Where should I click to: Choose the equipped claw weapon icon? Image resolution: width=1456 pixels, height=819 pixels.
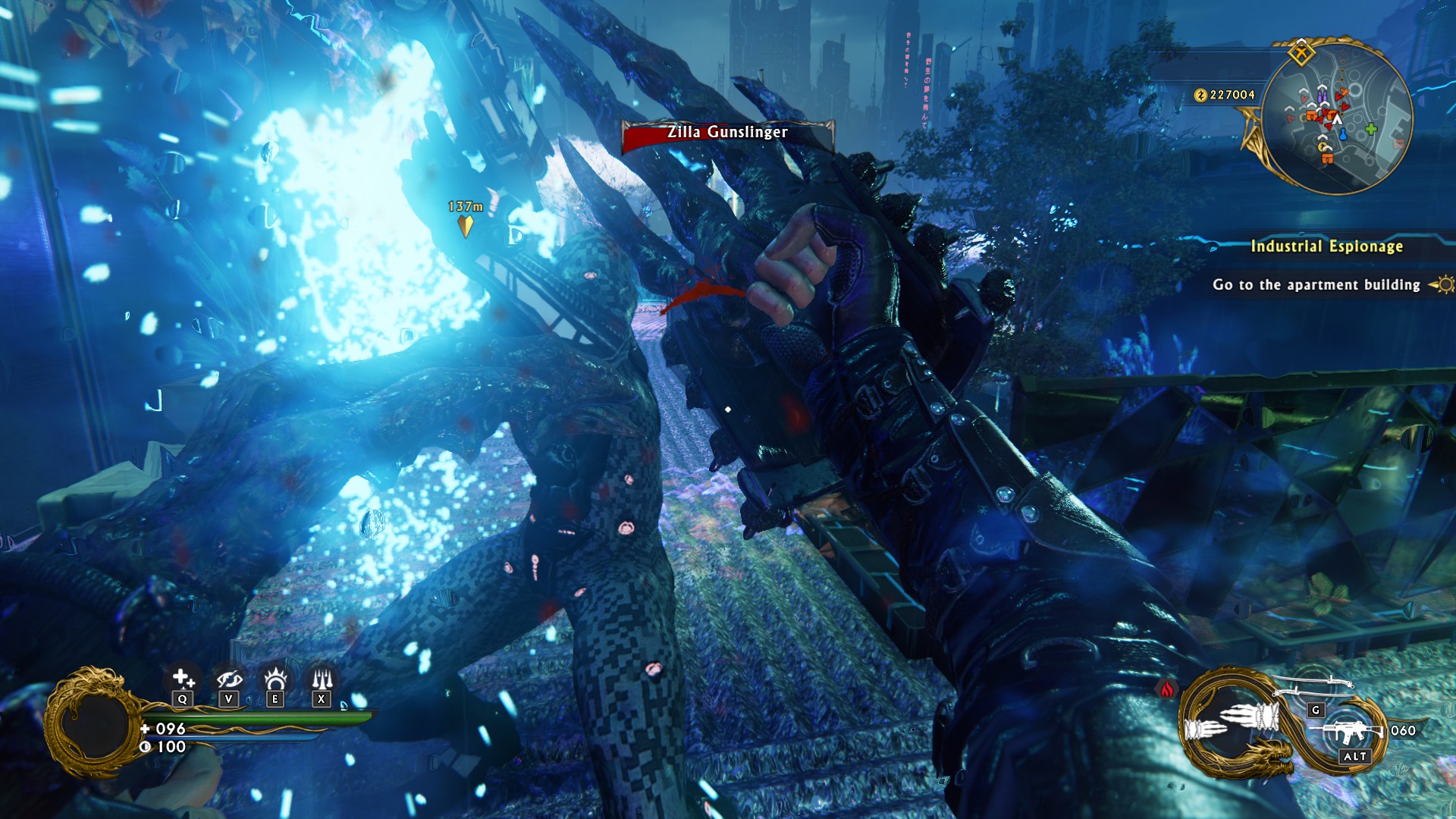tap(1233, 722)
